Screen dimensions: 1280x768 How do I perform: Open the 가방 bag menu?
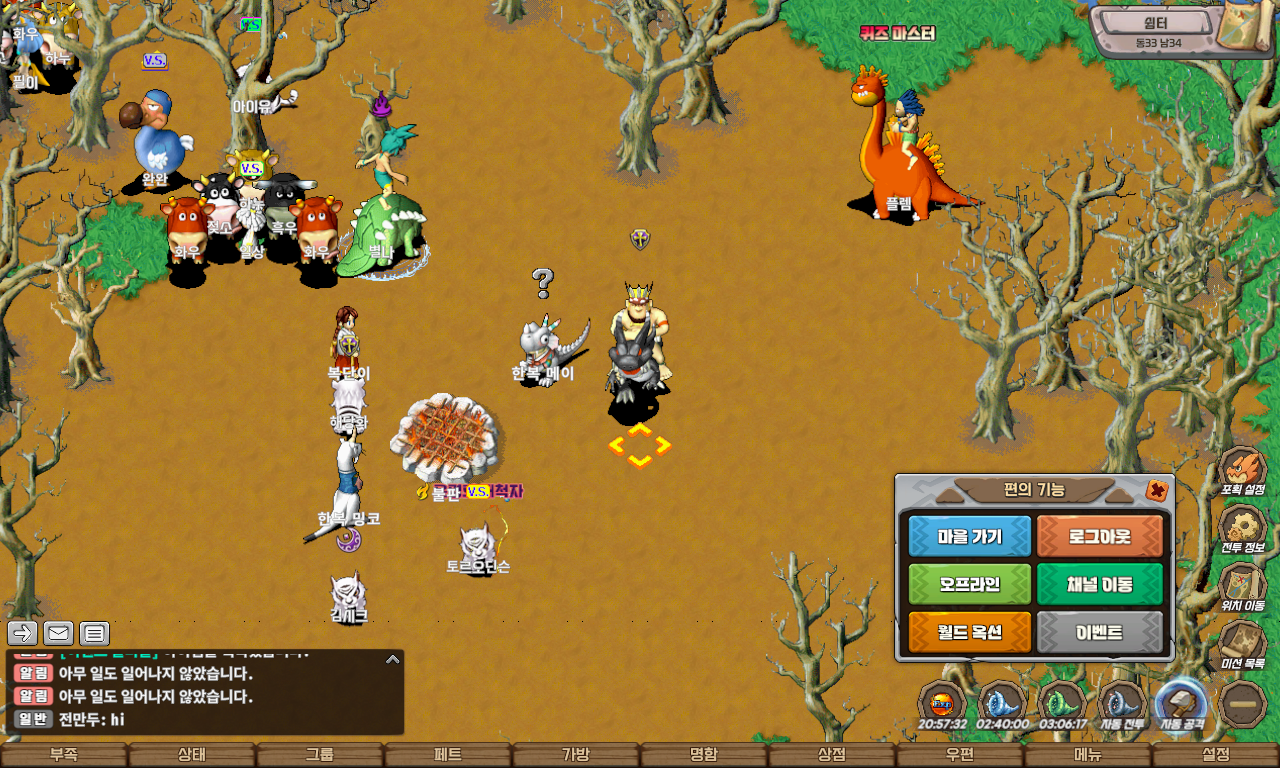[576, 755]
